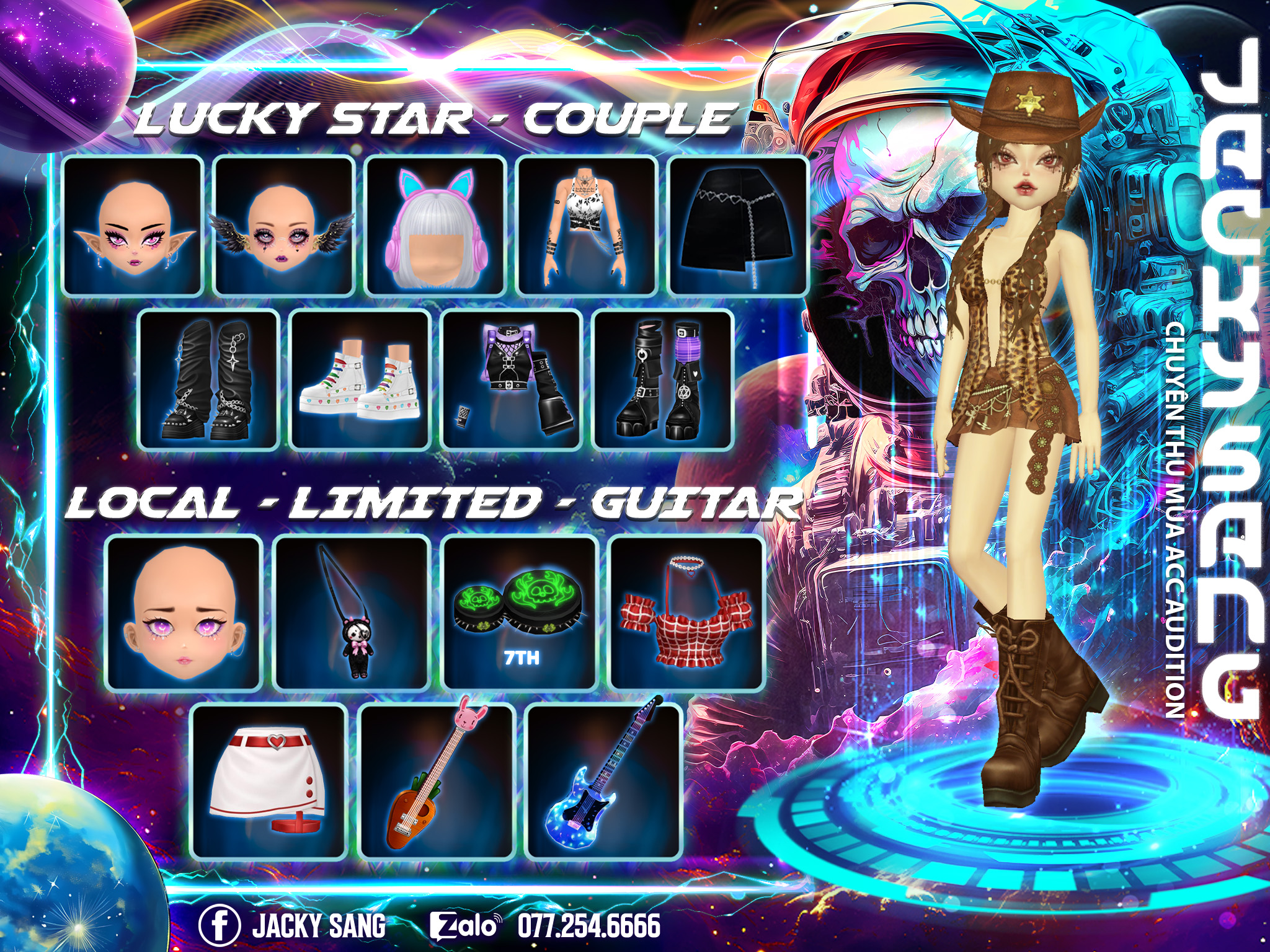Select the black and purple harness outfit

(512, 379)
